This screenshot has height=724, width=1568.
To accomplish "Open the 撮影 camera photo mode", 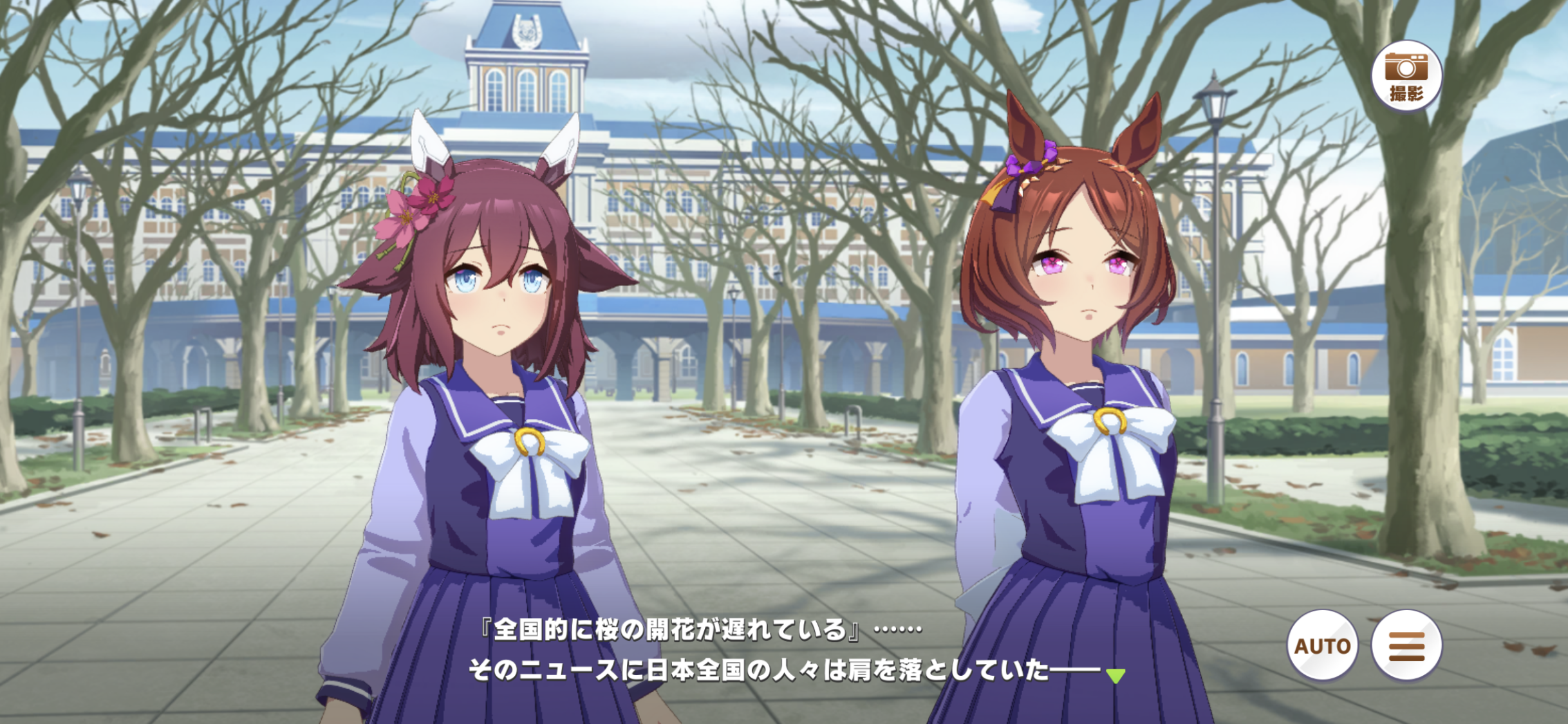I will click(x=1406, y=77).
